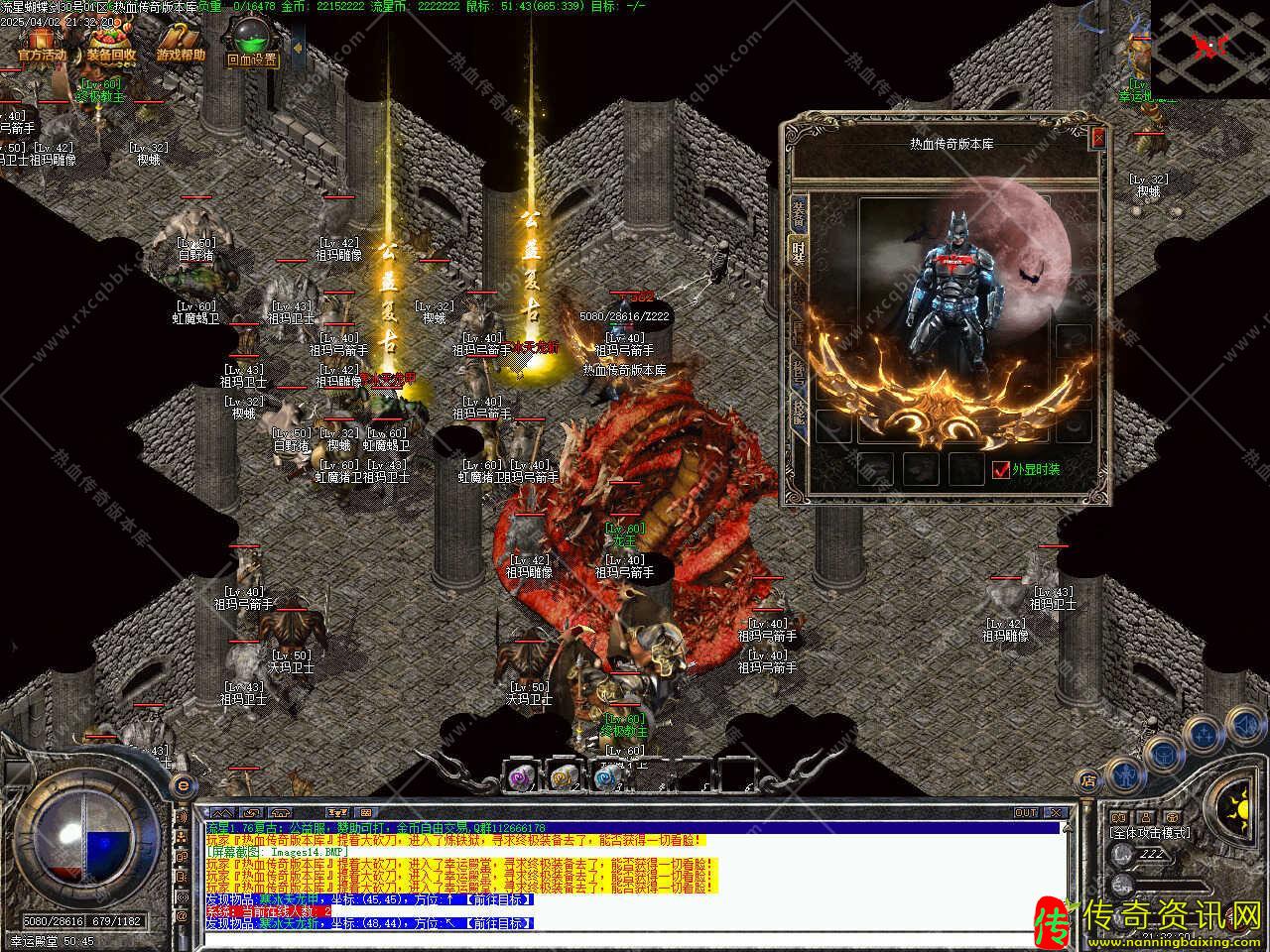The width and height of the screenshot is (1270, 952).
Task: Toggle the 外显时装 show-costume checkbox
Action: 1001,469
